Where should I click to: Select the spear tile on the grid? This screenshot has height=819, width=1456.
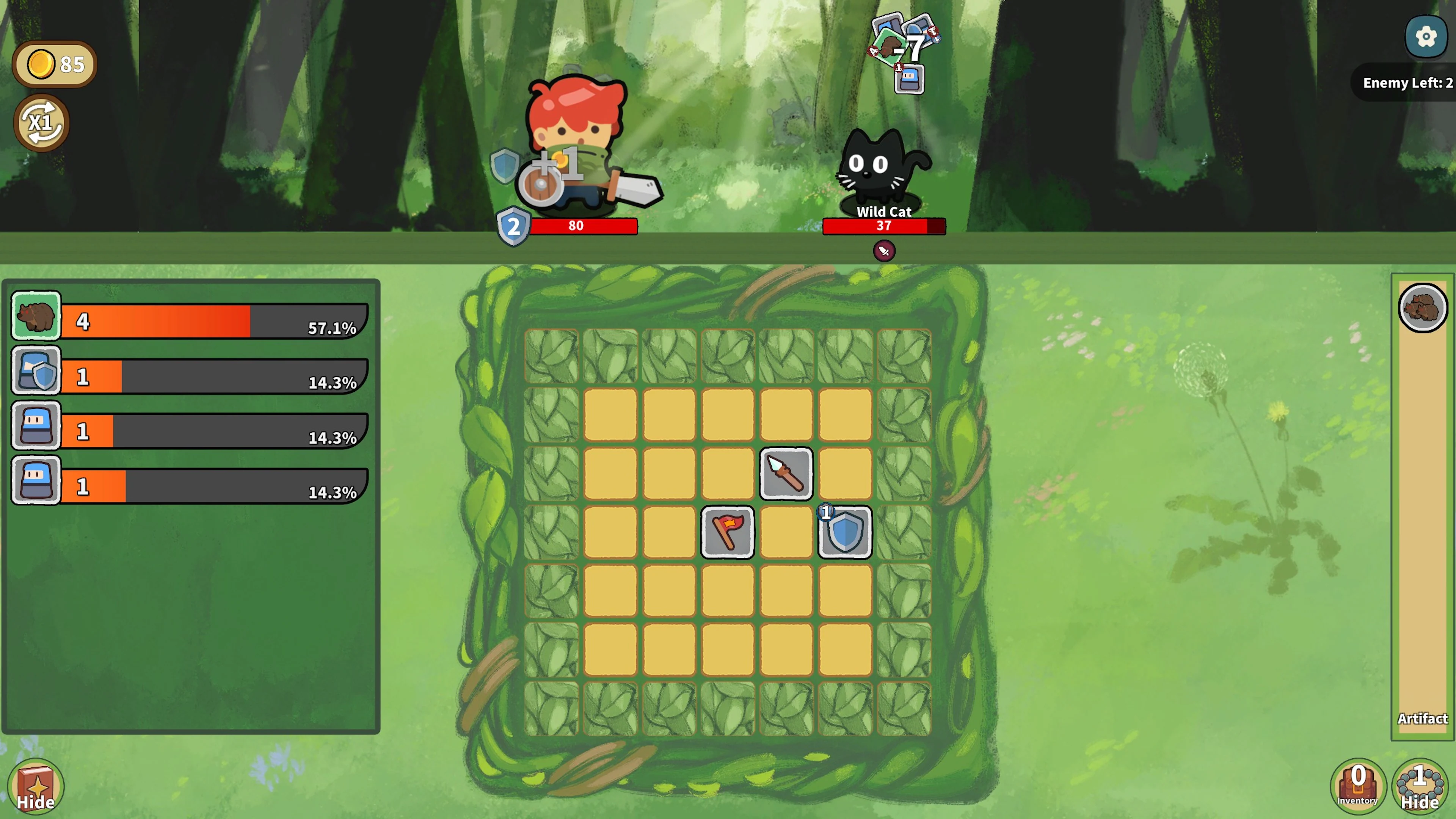click(786, 474)
